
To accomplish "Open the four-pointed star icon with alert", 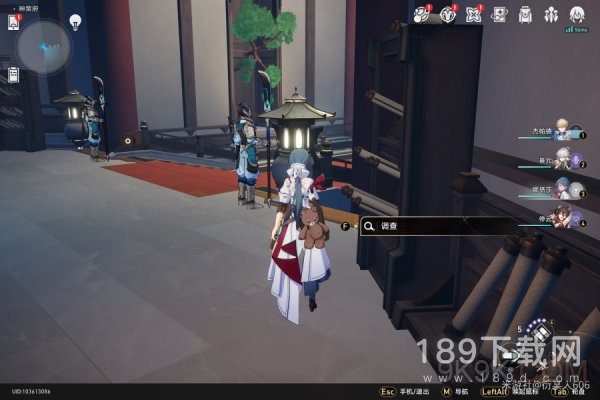I will click(473, 14).
